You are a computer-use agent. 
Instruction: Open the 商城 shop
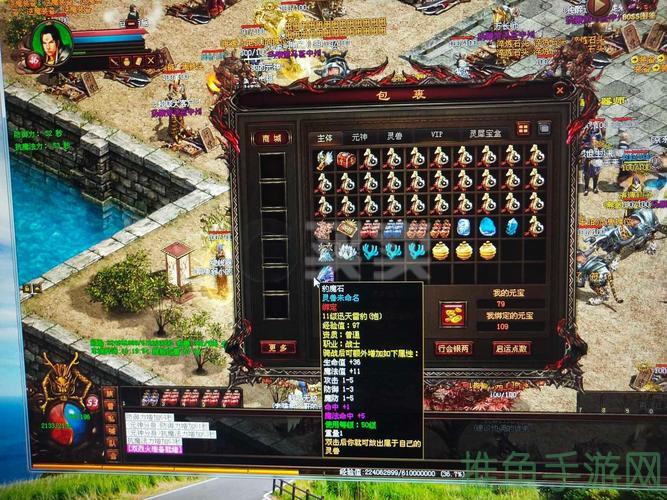click(270, 138)
